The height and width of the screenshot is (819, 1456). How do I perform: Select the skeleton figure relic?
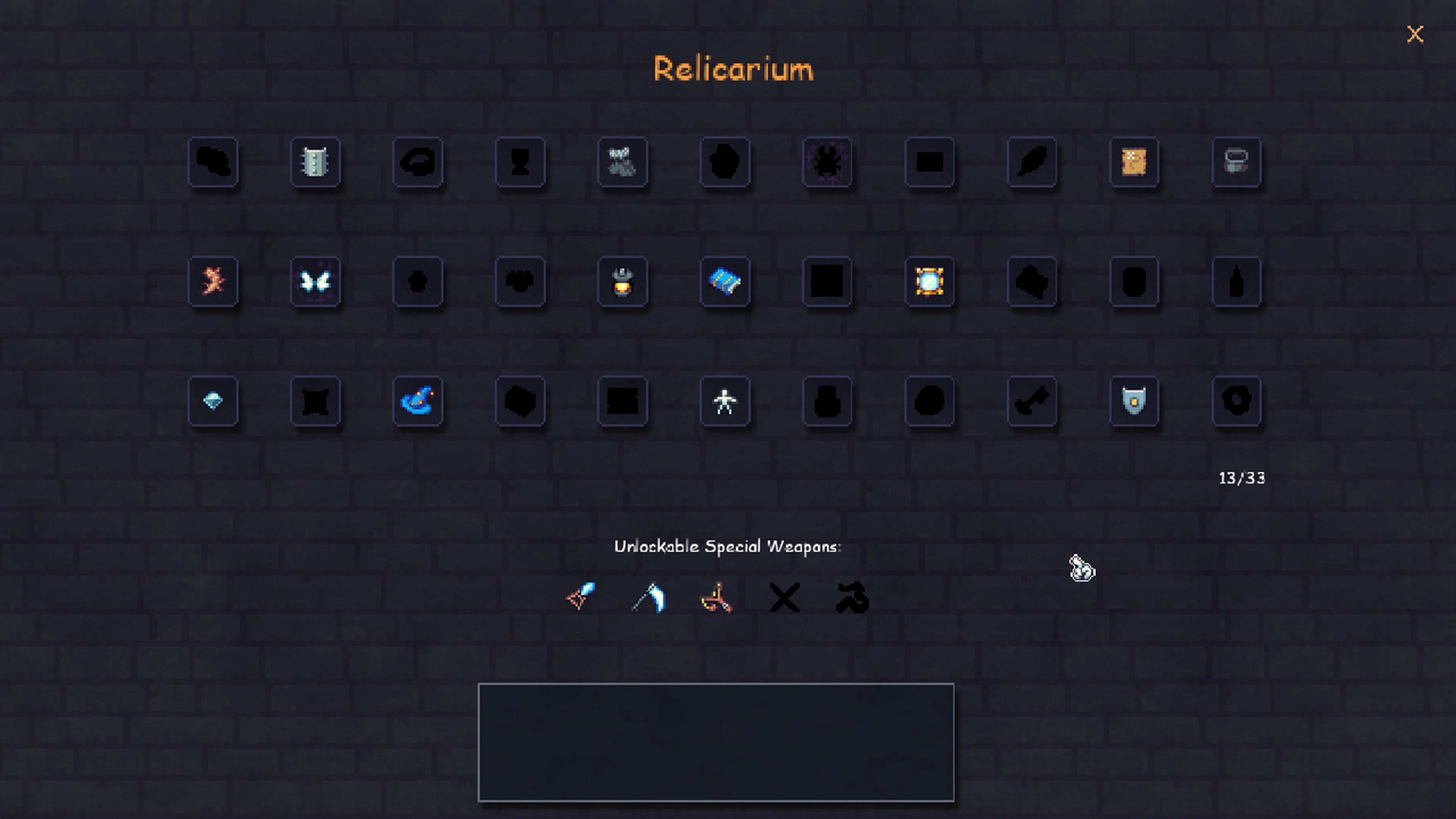[x=725, y=401]
